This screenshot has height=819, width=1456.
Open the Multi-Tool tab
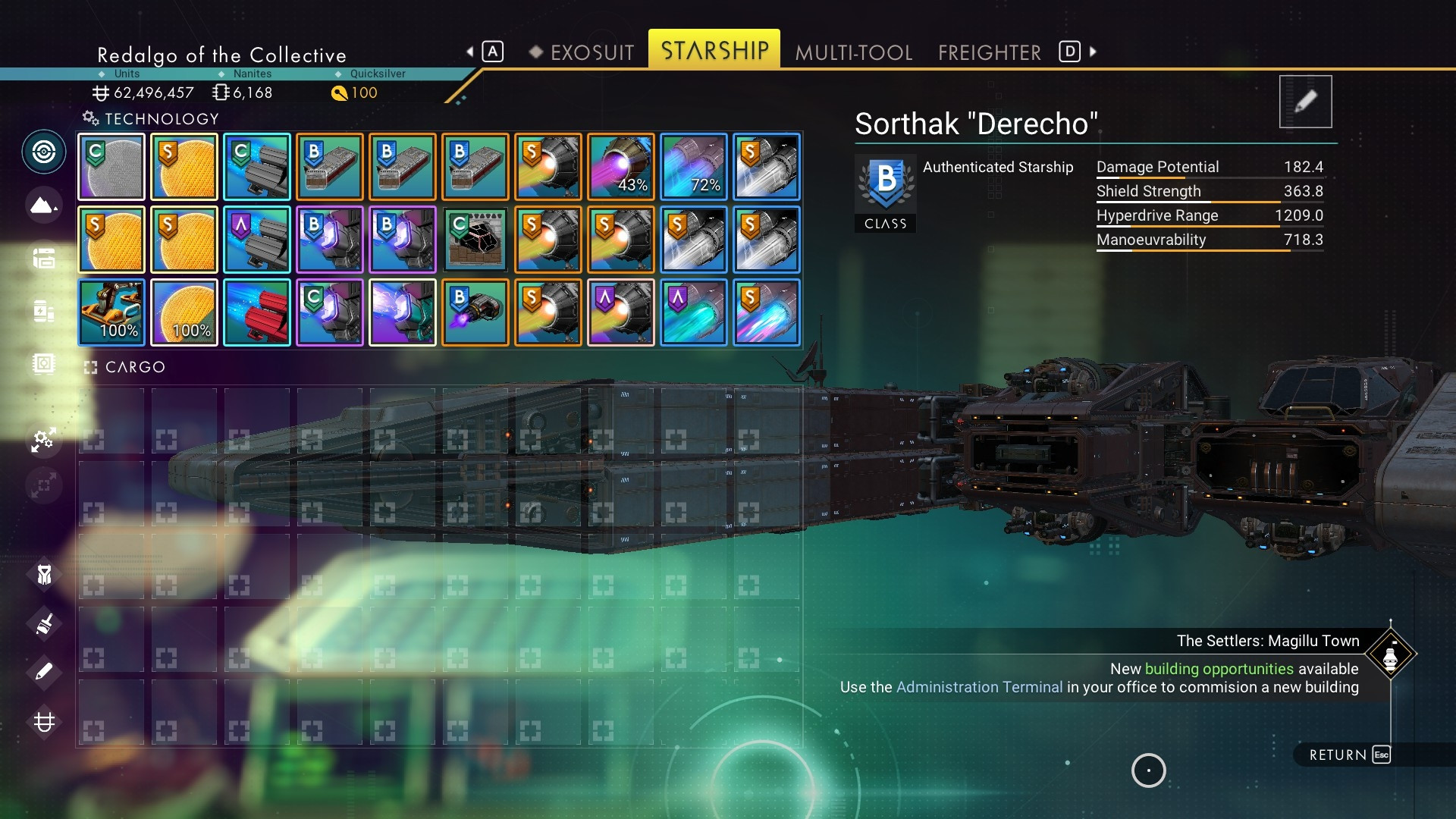coord(853,52)
